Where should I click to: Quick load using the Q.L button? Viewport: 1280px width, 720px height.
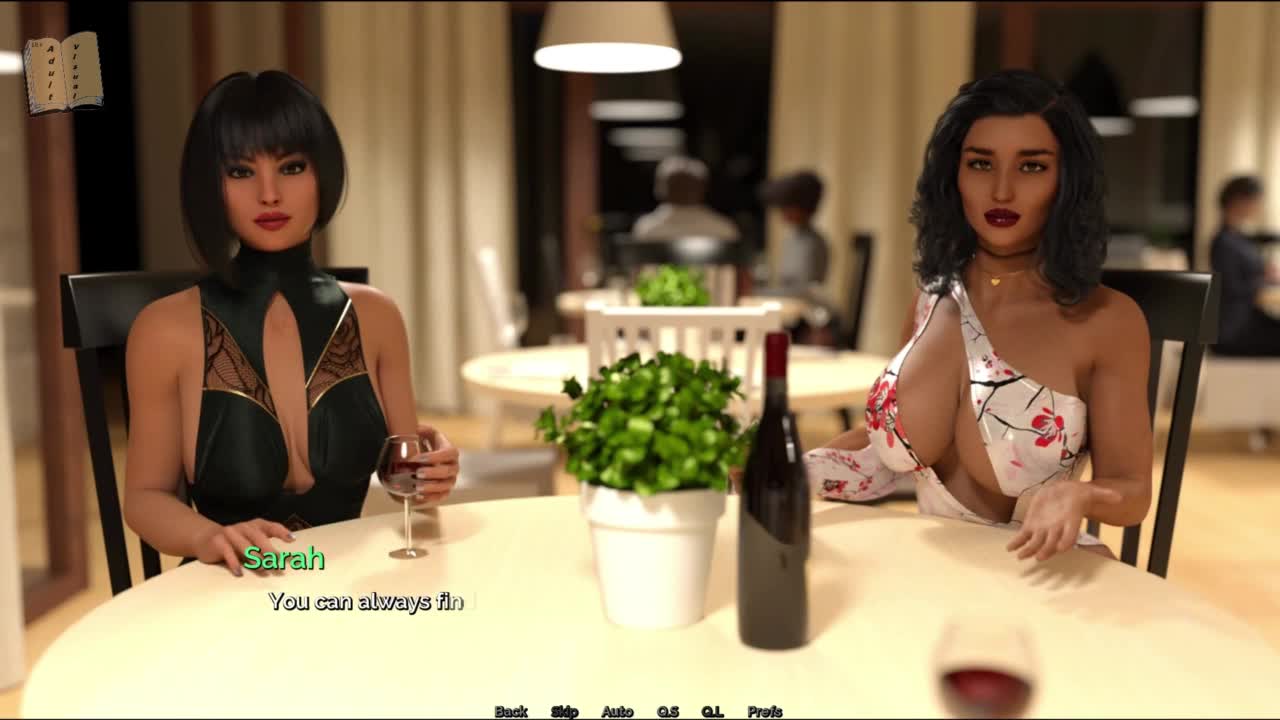(712, 711)
